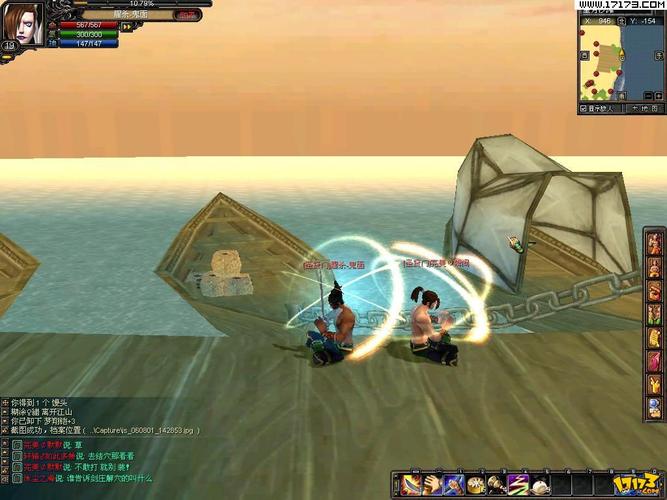Toggle the show-enemies checkbox under the minimap
The height and width of the screenshot is (500, 667).
pyautogui.click(x=584, y=108)
